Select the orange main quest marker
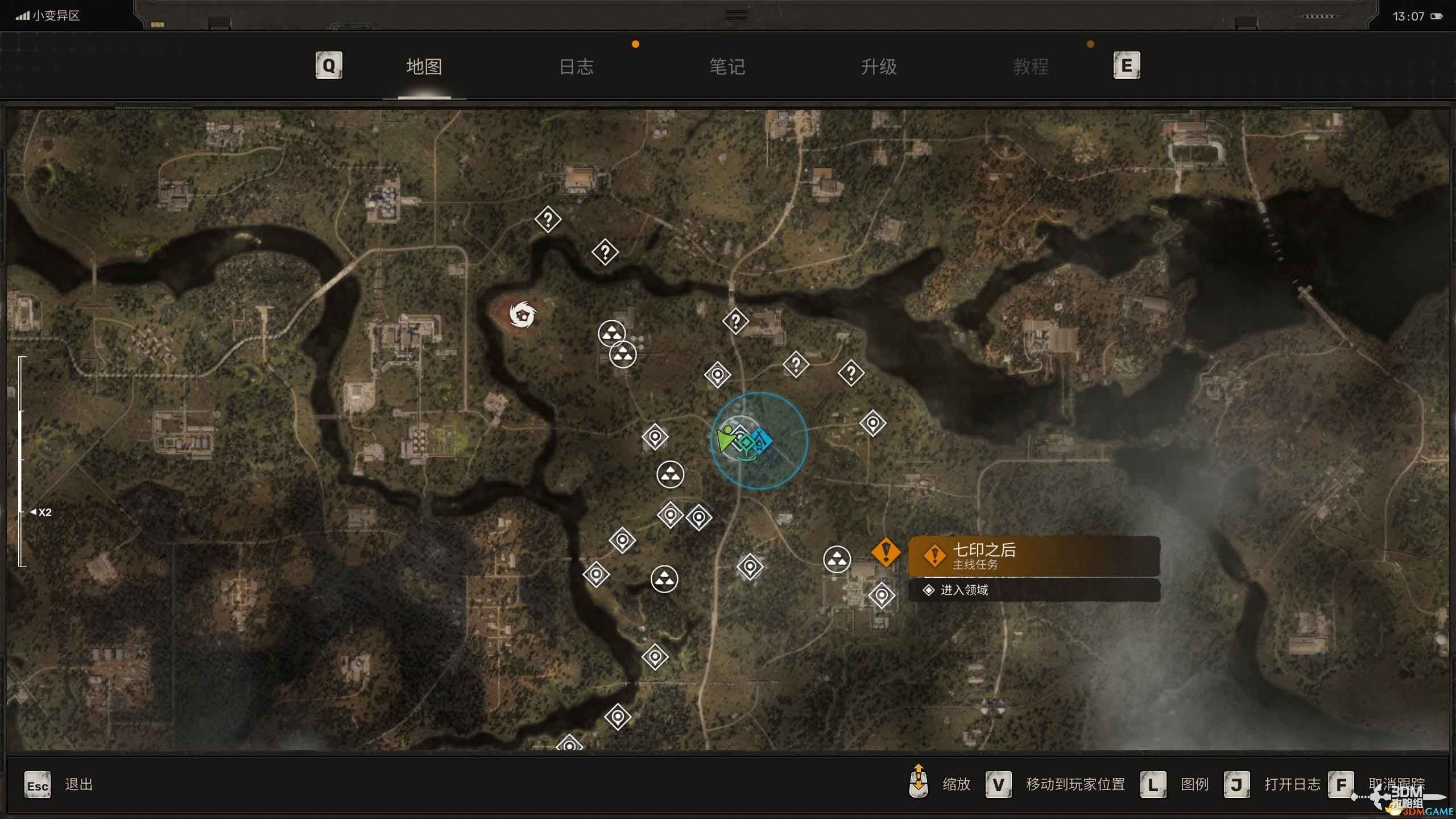 pyautogui.click(x=886, y=552)
